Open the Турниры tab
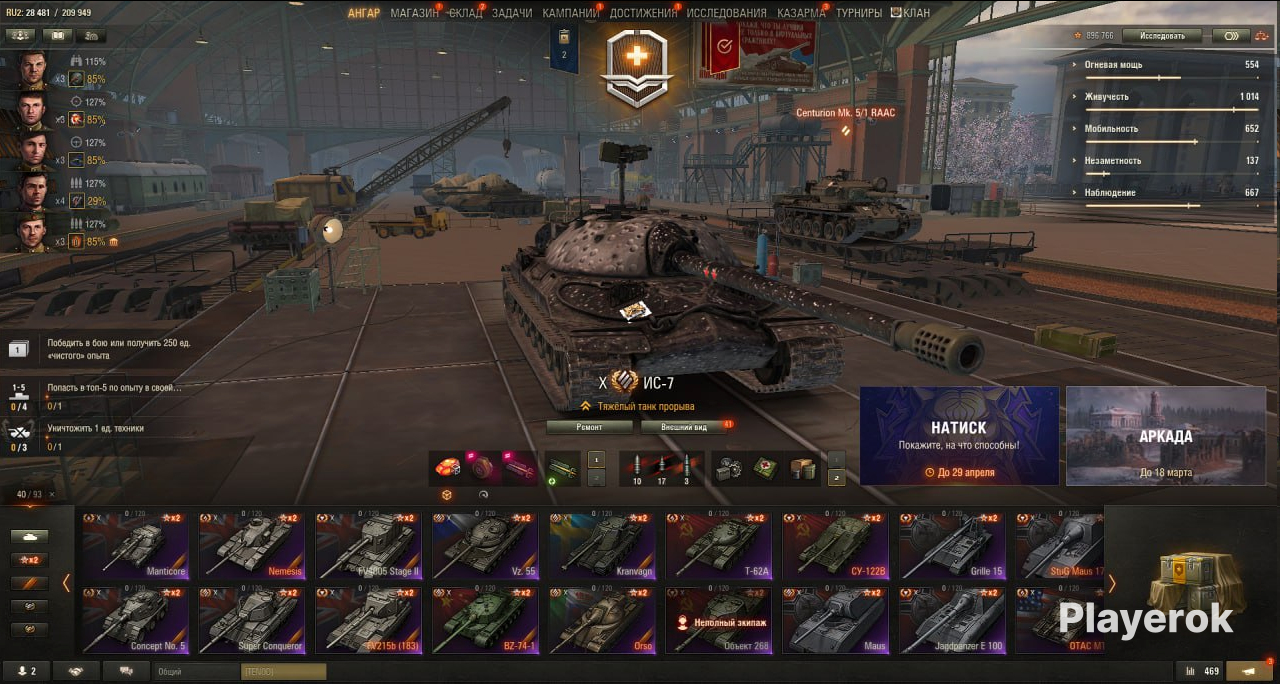Viewport: 1280px width, 684px height. pos(859,13)
